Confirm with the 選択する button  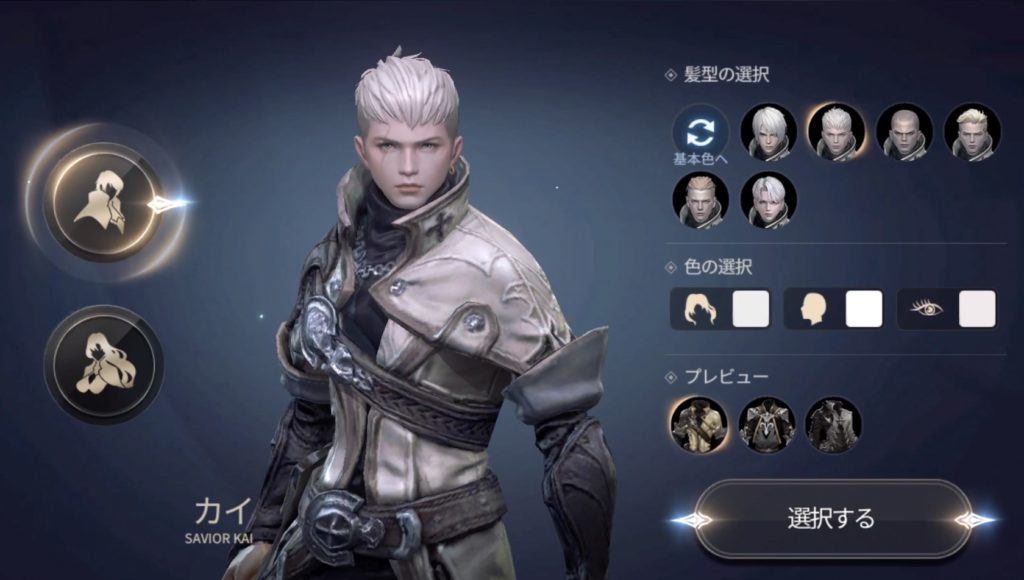831,518
